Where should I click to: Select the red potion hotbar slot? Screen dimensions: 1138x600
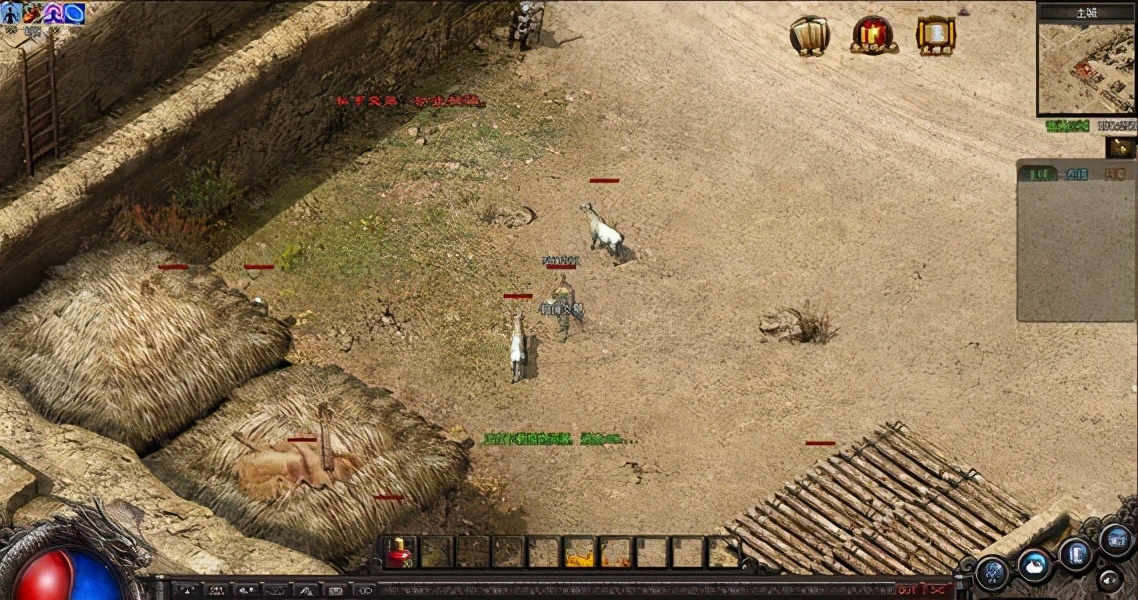tap(400, 552)
